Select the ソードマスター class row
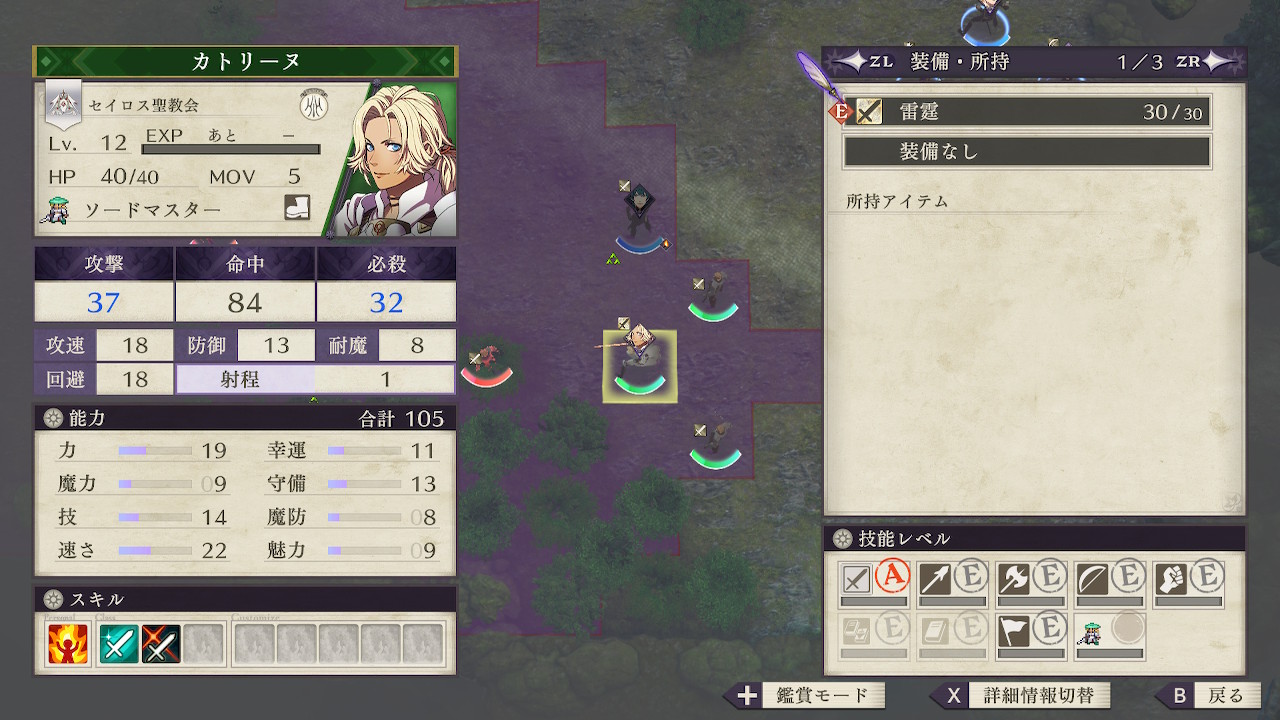1280x720 pixels. click(x=150, y=210)
